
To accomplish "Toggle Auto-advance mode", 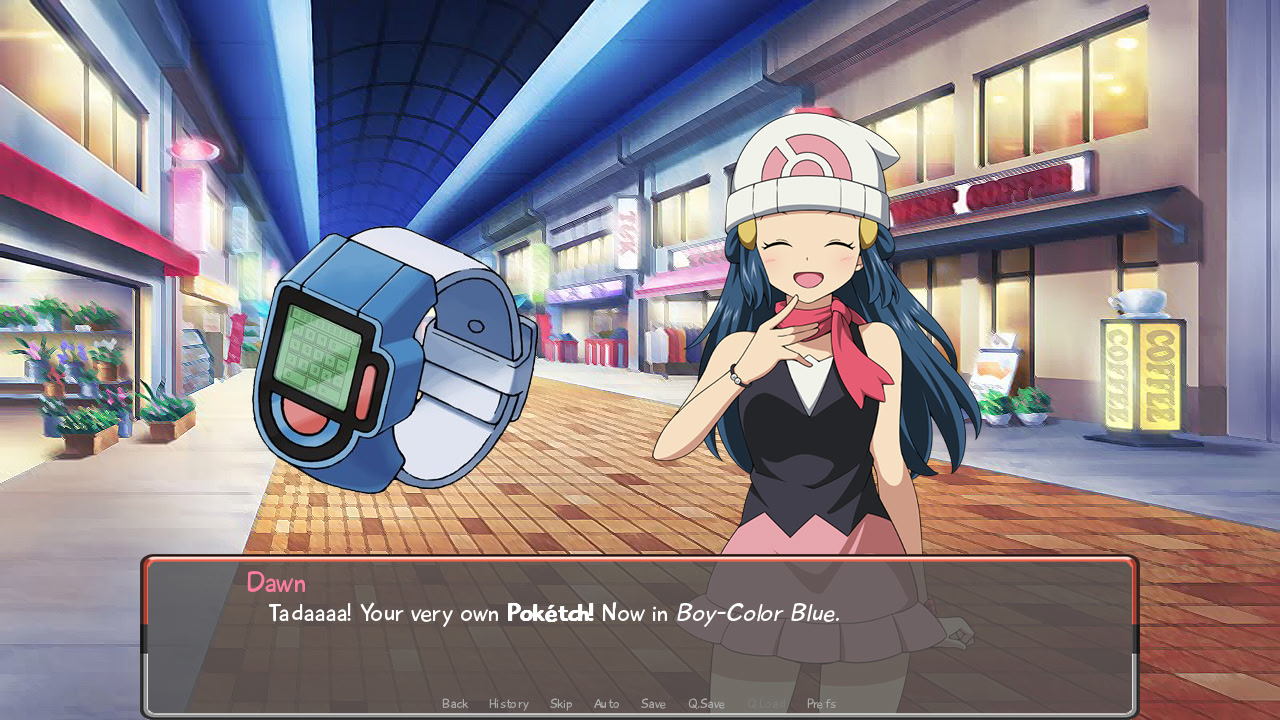I will point(607,704).
